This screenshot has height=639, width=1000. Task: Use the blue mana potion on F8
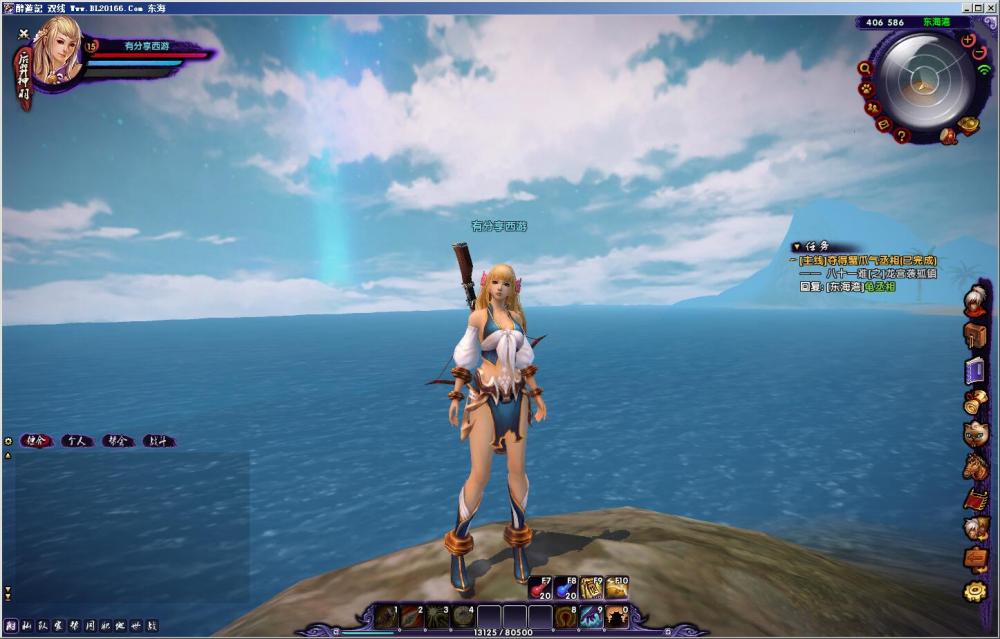pos(566,588)
